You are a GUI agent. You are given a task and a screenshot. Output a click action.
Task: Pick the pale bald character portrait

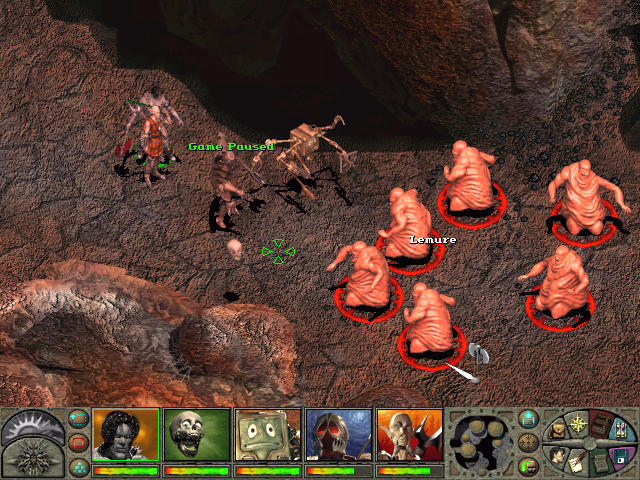[x=409, y=435]
